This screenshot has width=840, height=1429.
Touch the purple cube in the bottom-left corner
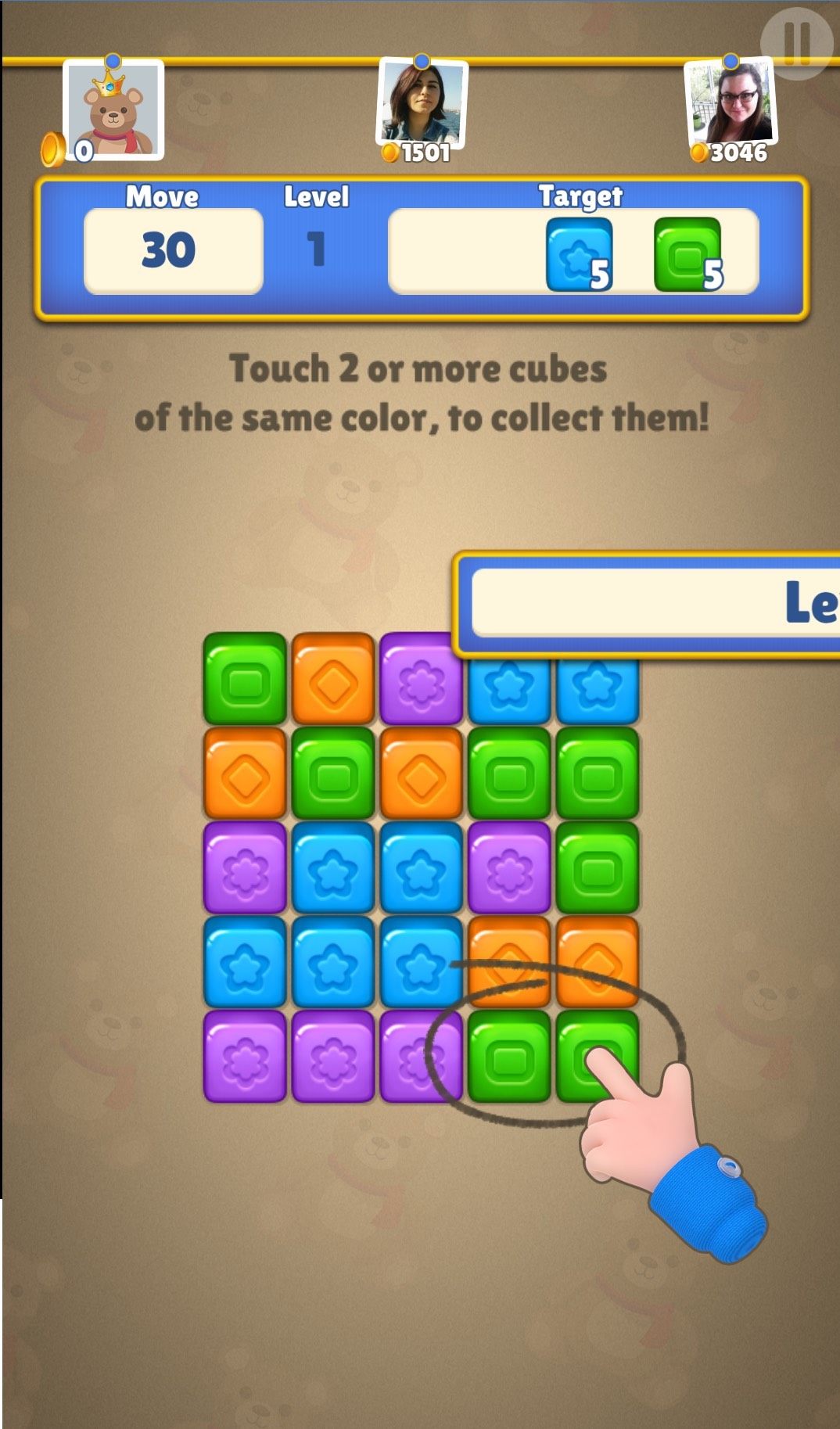click(245, 1056)
